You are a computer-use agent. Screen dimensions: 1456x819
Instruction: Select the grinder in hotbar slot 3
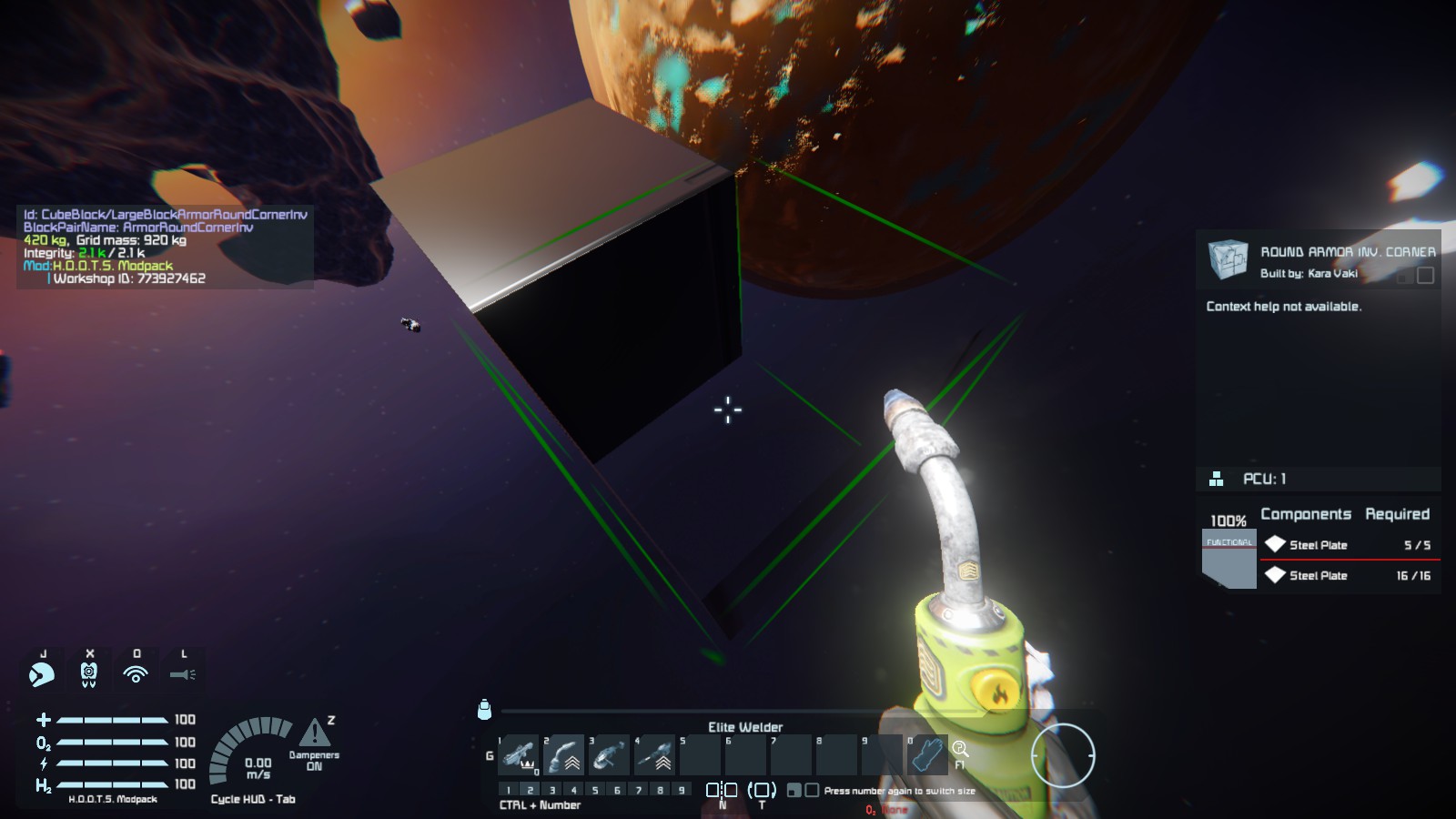(610, 755)
